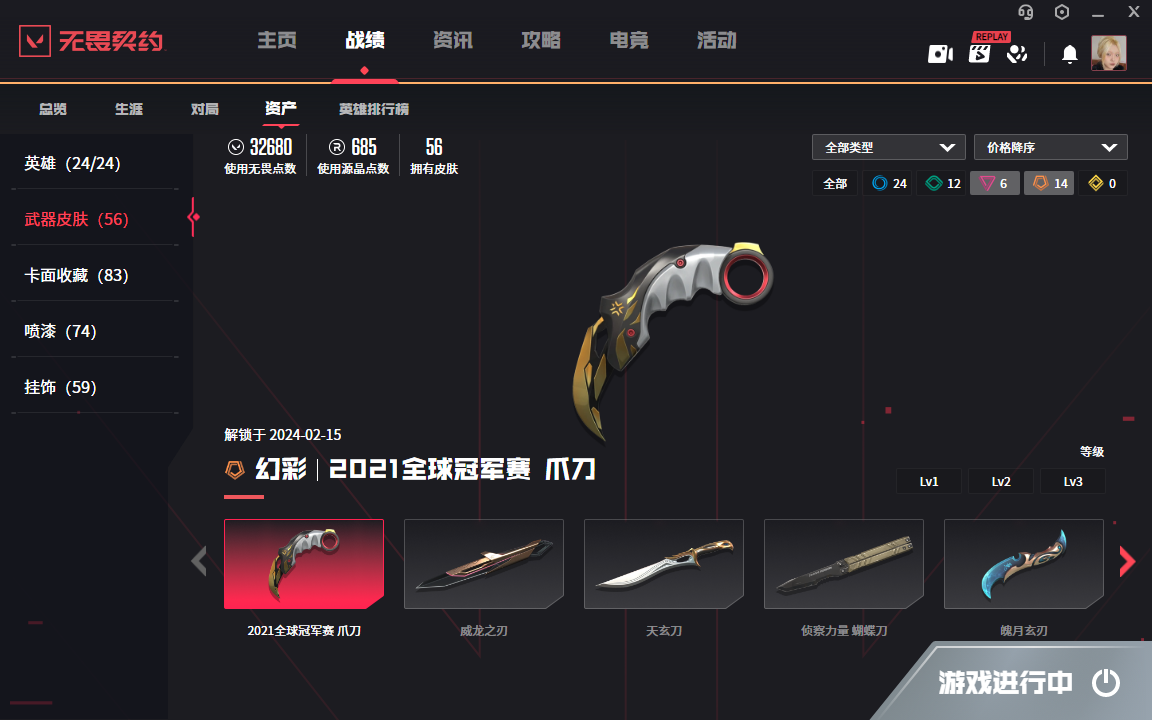Open the 攻略 guides tab

(541, 41)
